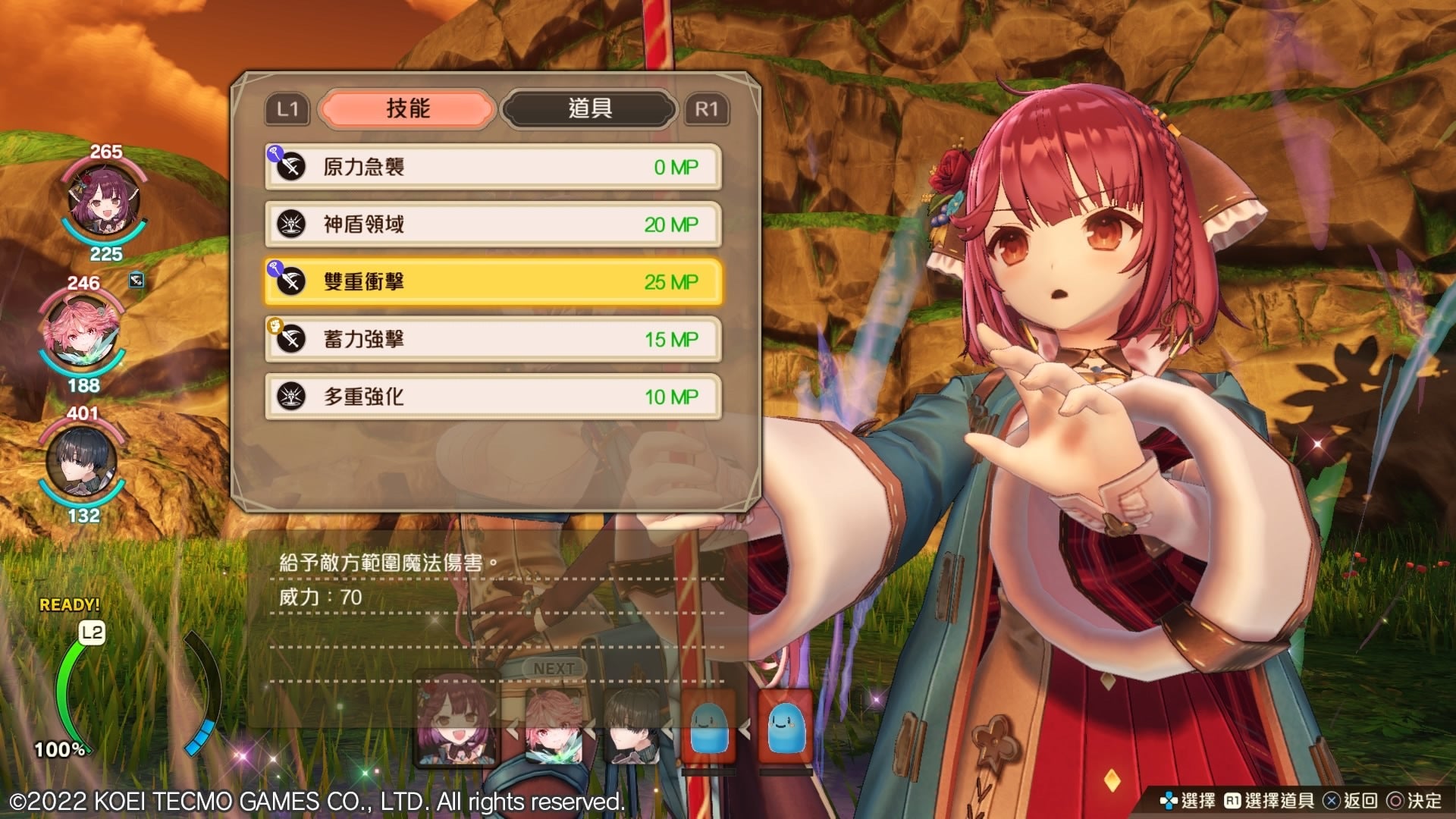Screen dimensions: 1456x819
Task: Use the 雙重衝擊 skill
Action: 493,282
